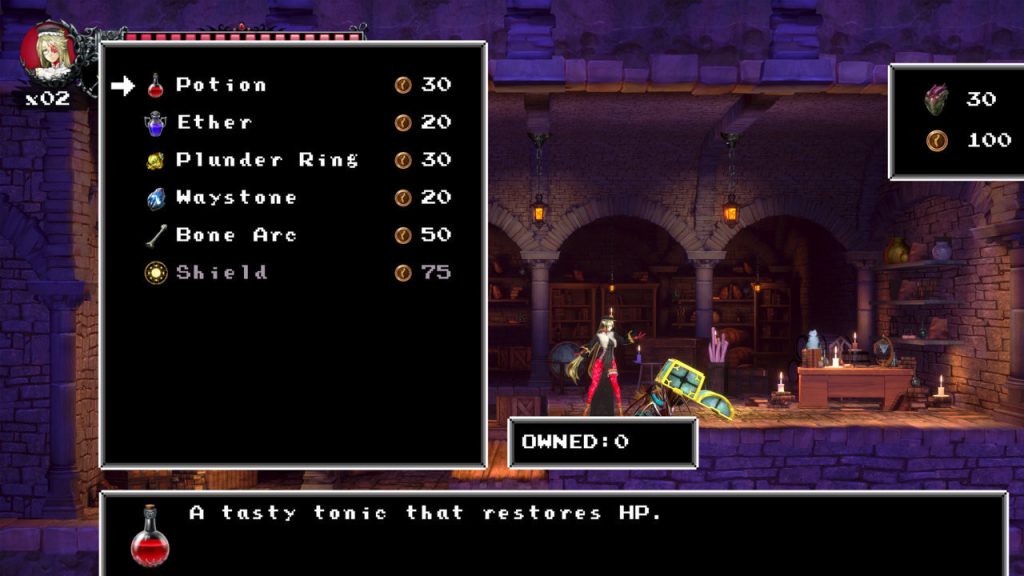
Task: Select the greyed-out Shield entry
Action: click(221, 273)
